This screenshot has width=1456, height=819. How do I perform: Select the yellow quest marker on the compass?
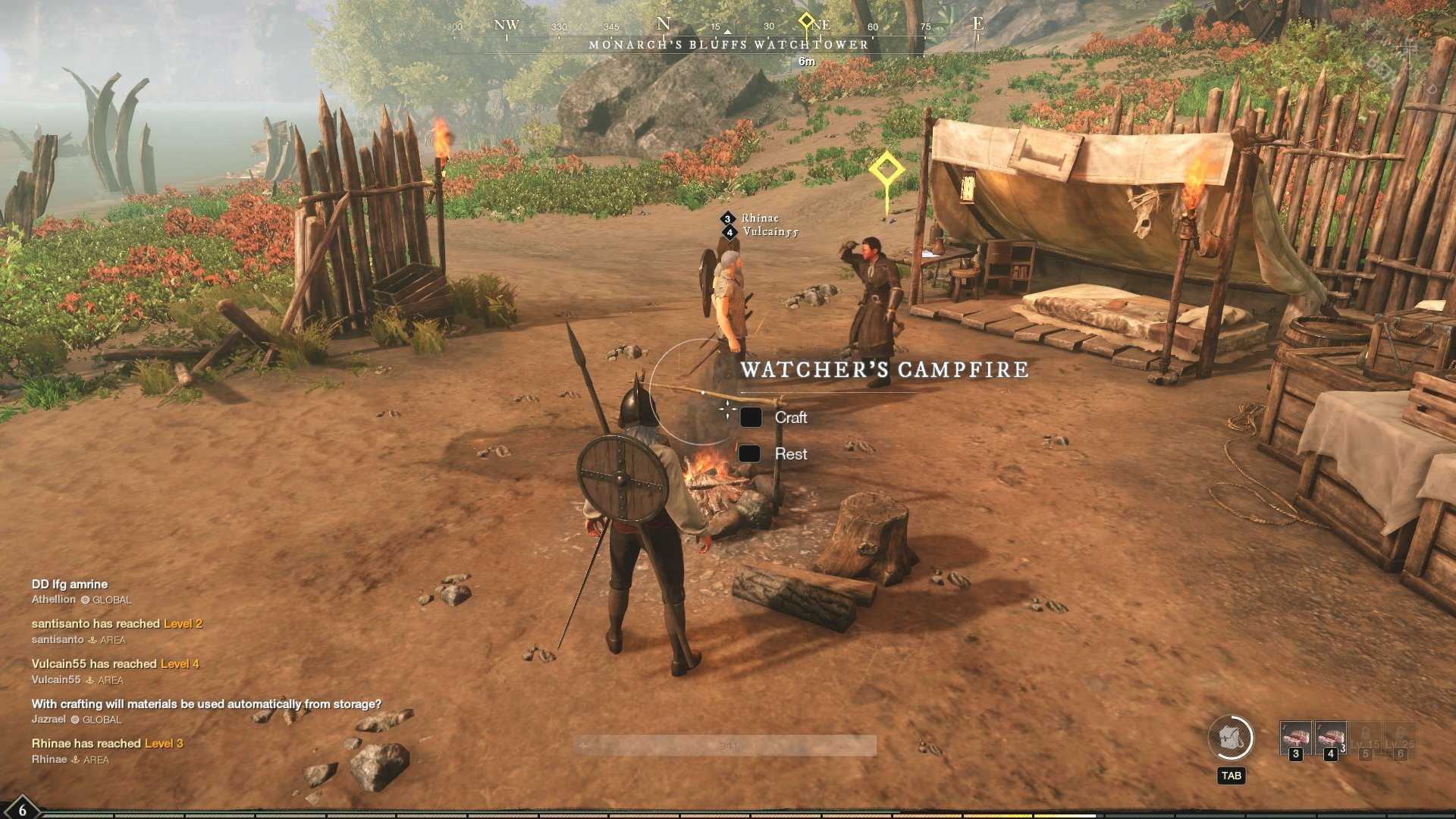[x=806, y=20]
